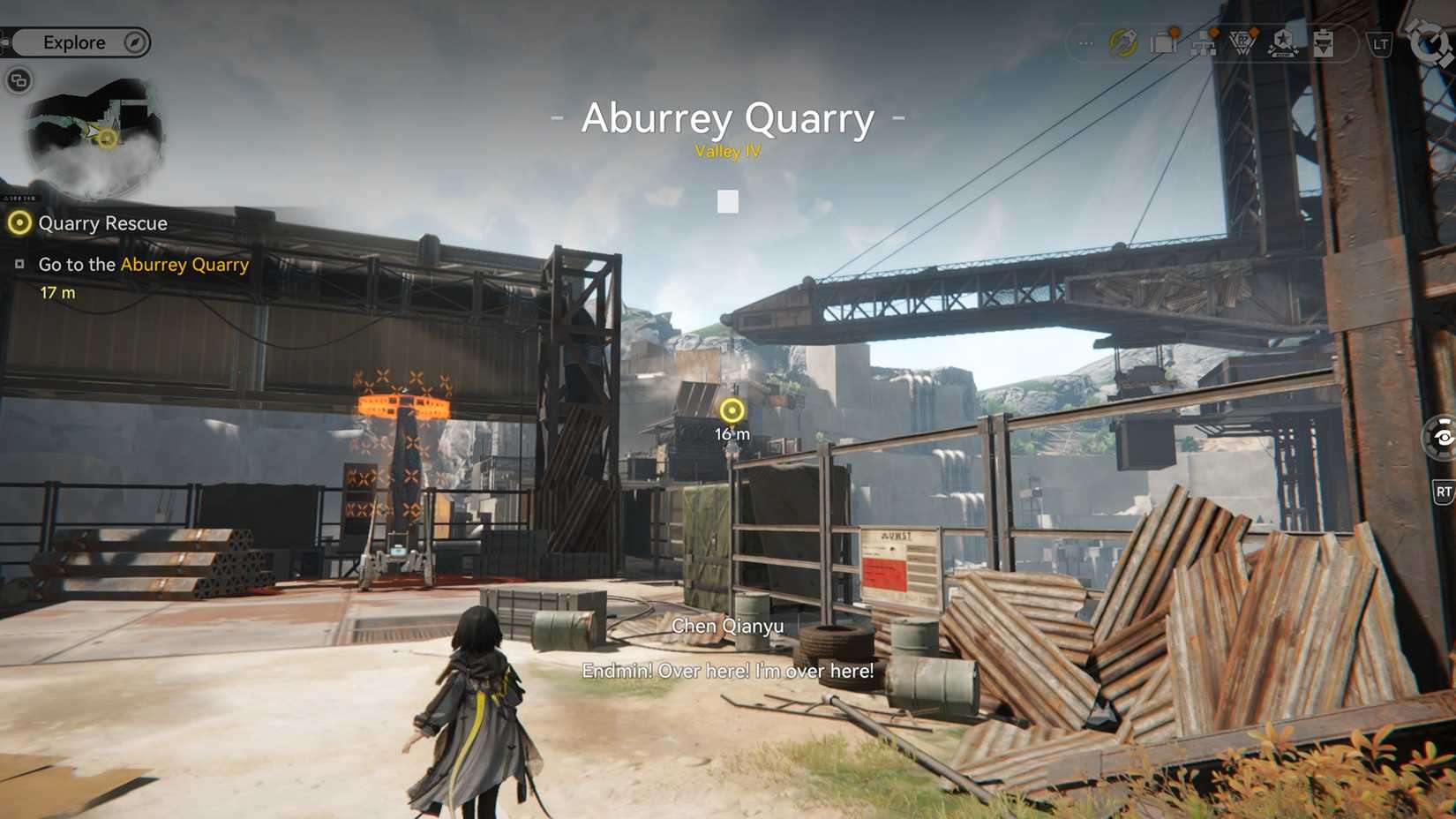Viewport: 1456px width, 819px height.
Task: Select the star medal icon in the top bar
Action: [x=1282, y=42]
